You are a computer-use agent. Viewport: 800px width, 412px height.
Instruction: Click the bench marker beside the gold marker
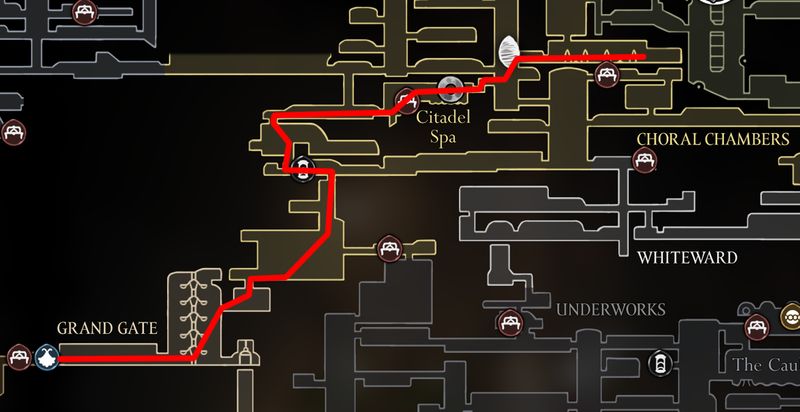[759, 321]
